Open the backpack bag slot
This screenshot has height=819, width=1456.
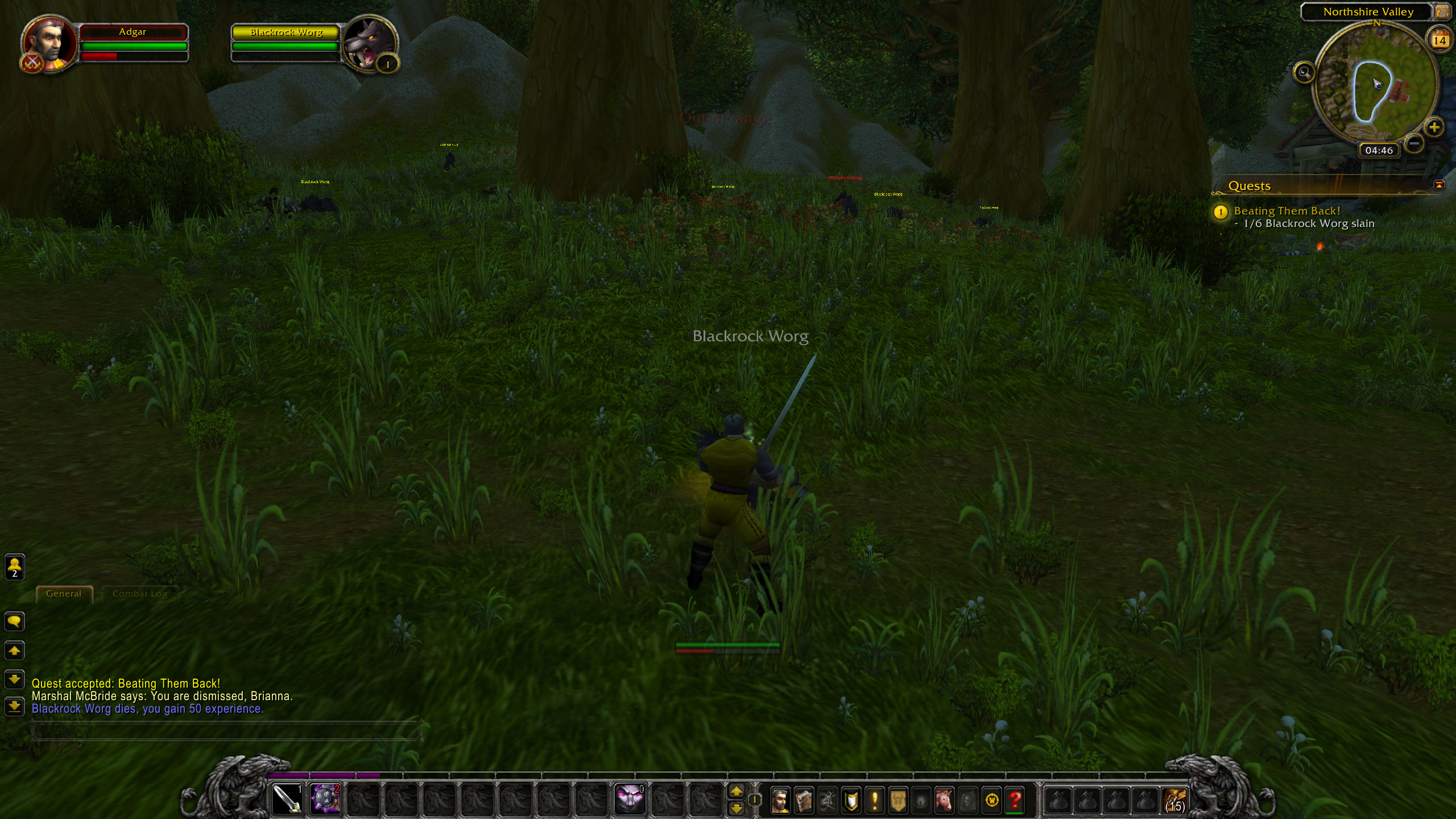point(1174,800)
